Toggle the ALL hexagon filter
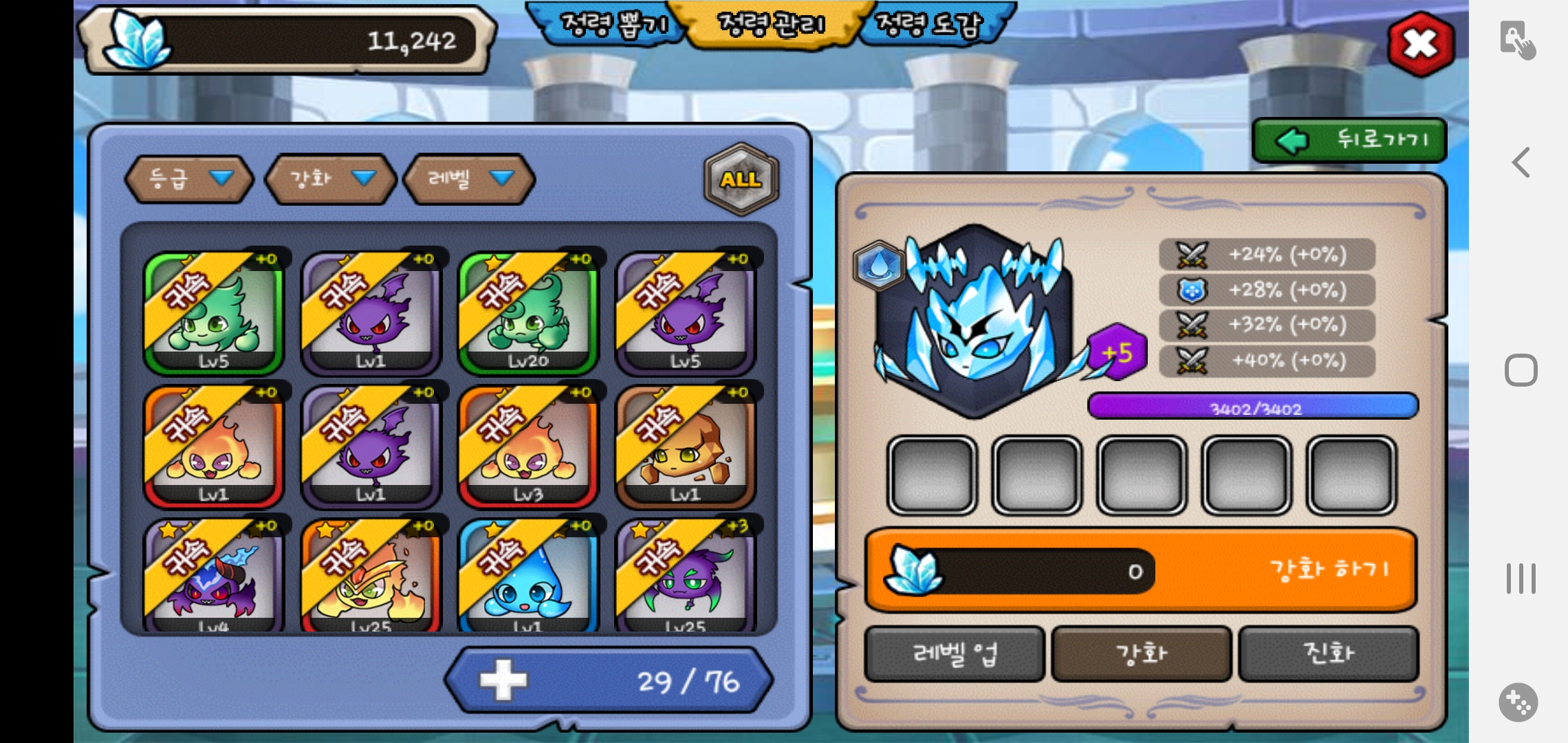The width and height of the screenshot is (1568, 743). [x=741, y=179]
